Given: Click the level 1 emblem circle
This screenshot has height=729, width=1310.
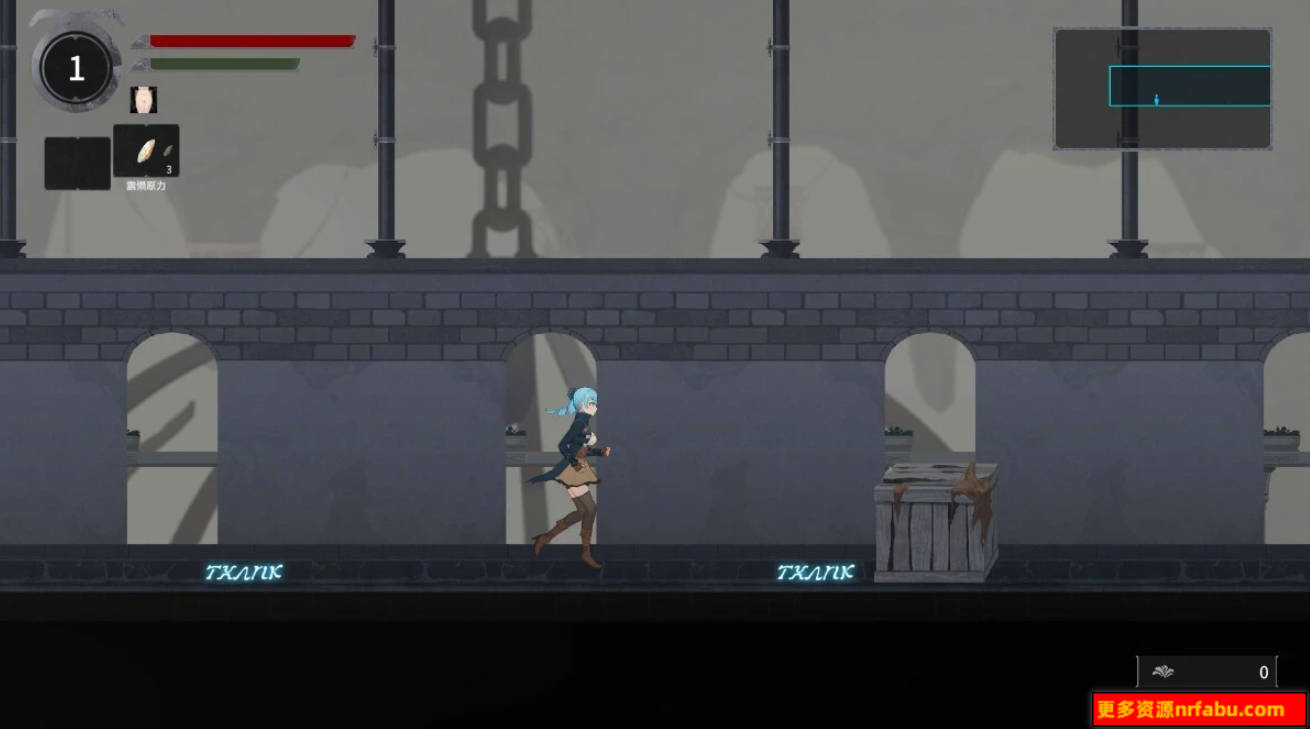Looking at the screenshot, I should coord(76,66).
